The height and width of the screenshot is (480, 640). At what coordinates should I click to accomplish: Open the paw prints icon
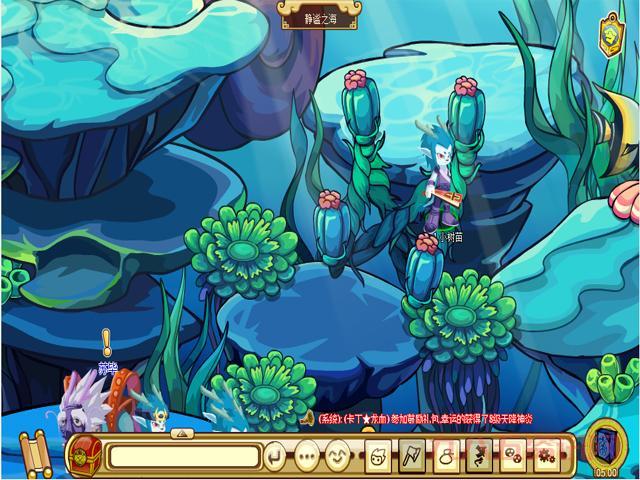pos(512,457)
